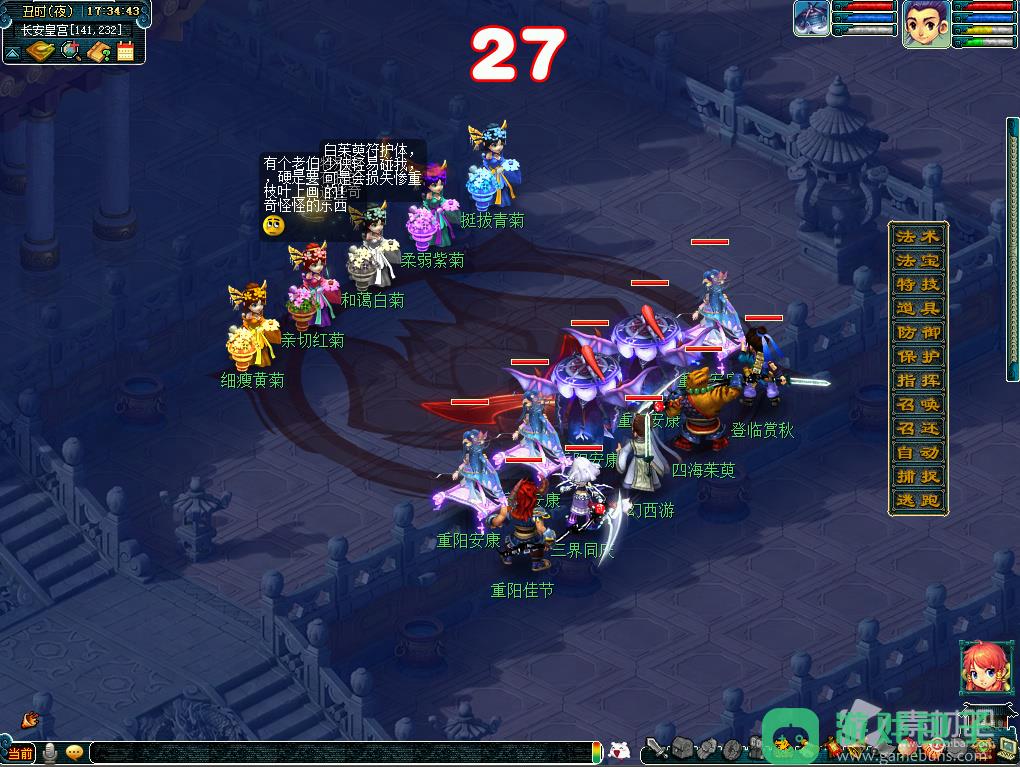Image resolution: width=1020 pixels, height=767 pixels.
Task: Open the calendar icon
Action: (126, 51)
